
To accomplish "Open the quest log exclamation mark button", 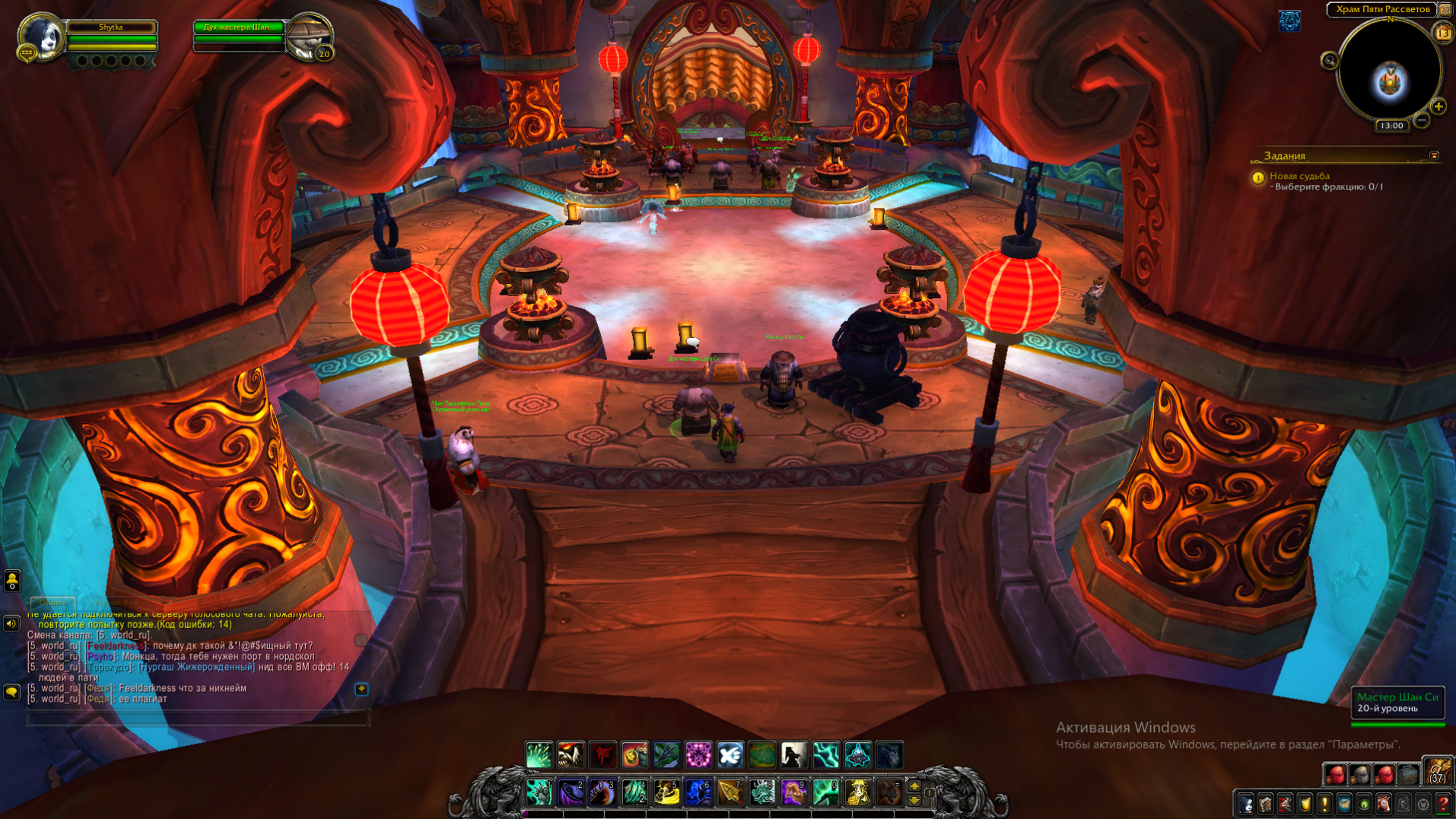I will 1324,804.
